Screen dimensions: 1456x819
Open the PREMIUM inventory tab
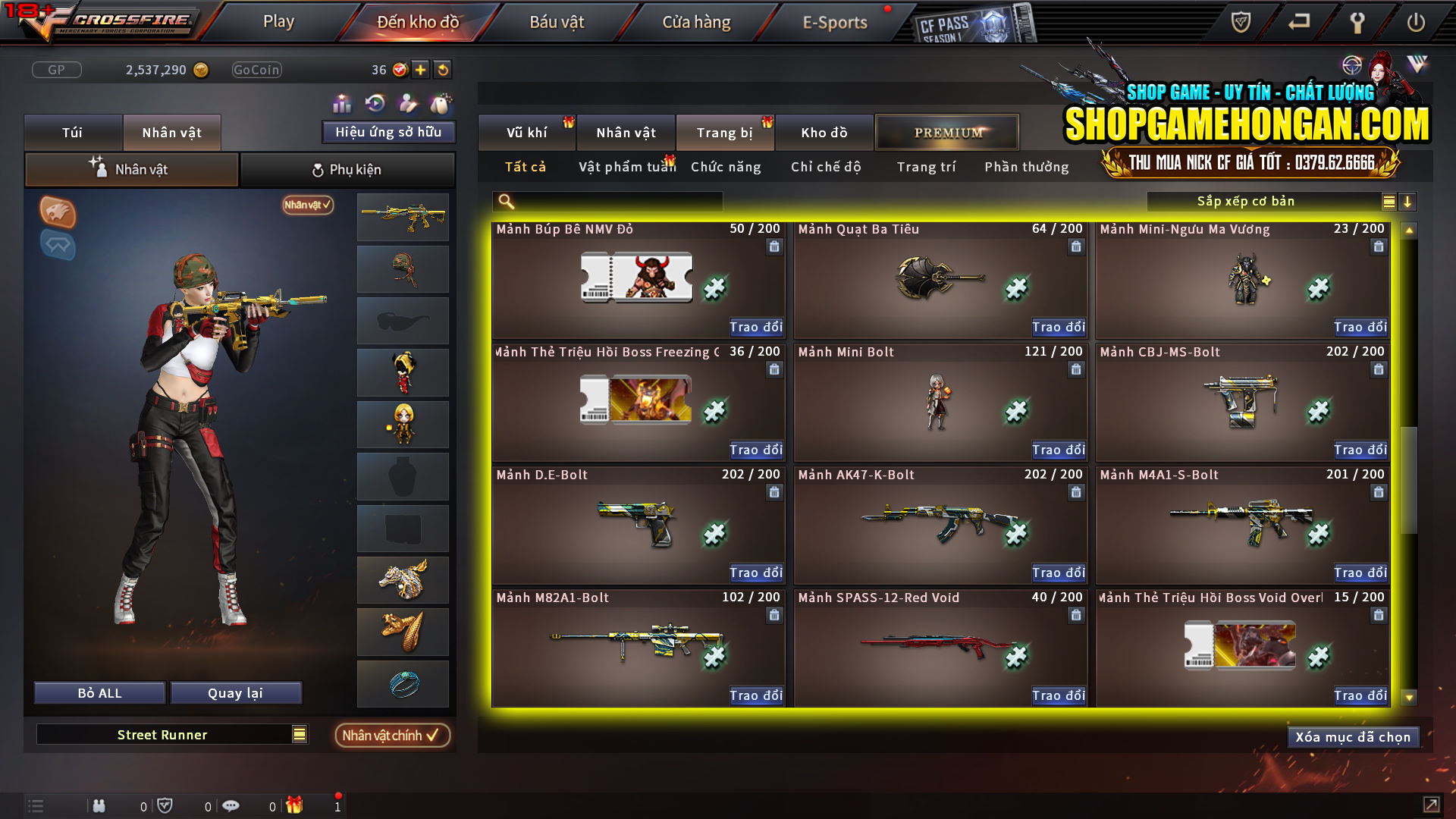pos(946,132)
